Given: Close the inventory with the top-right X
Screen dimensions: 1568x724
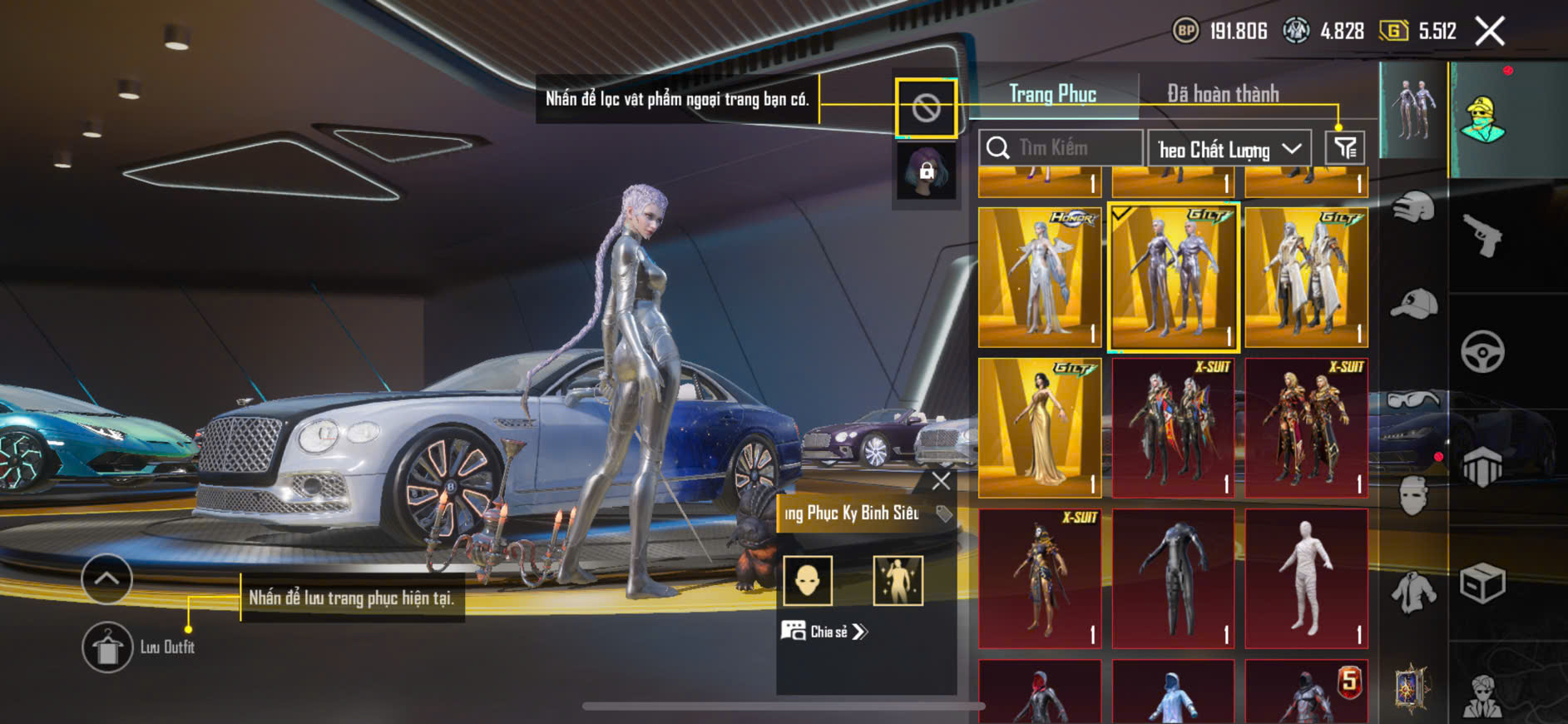Looking at the screenshot, I should pyautogui.click(x=1489, y=32).
